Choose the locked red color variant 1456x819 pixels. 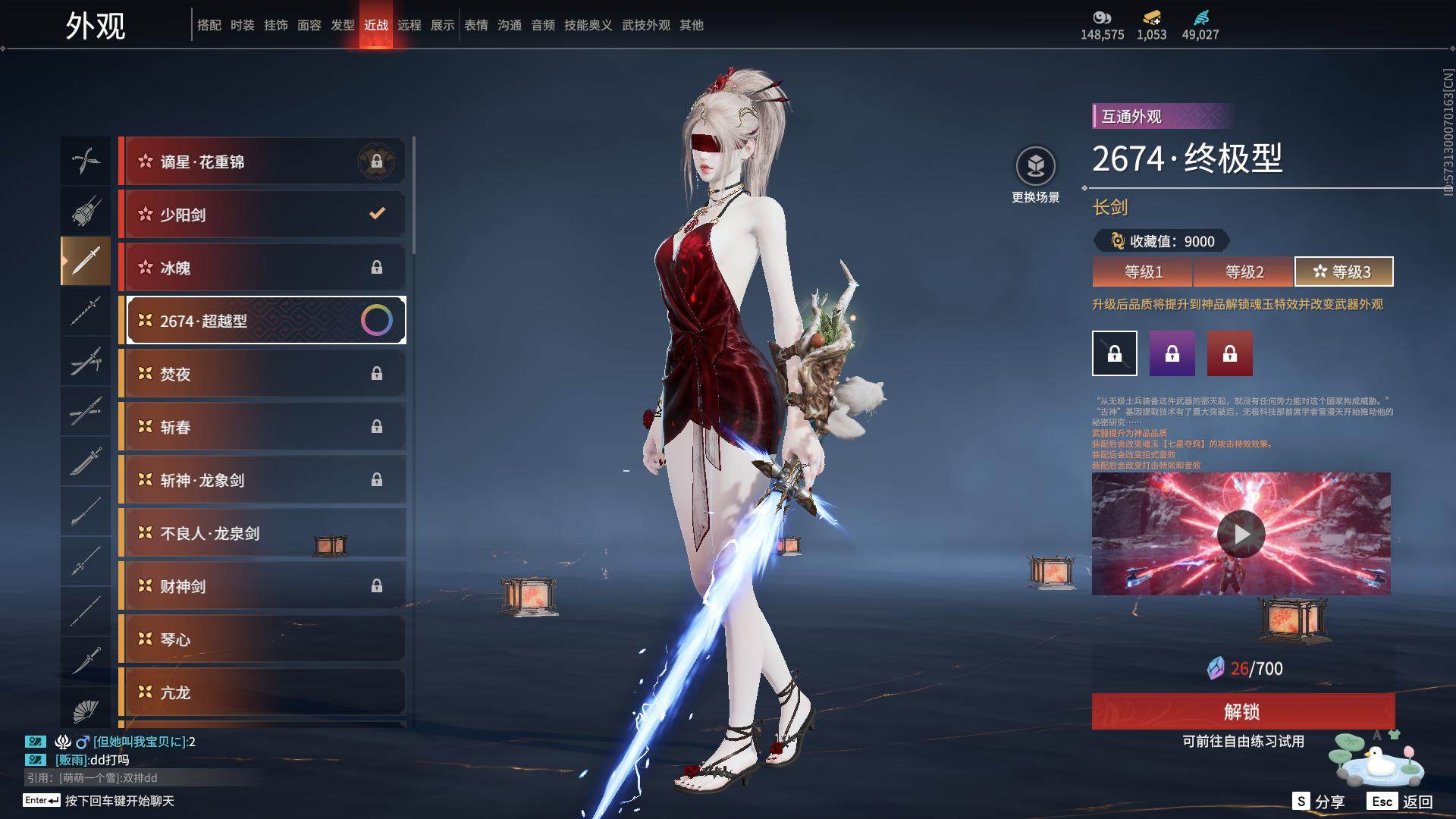point(1230,353)
